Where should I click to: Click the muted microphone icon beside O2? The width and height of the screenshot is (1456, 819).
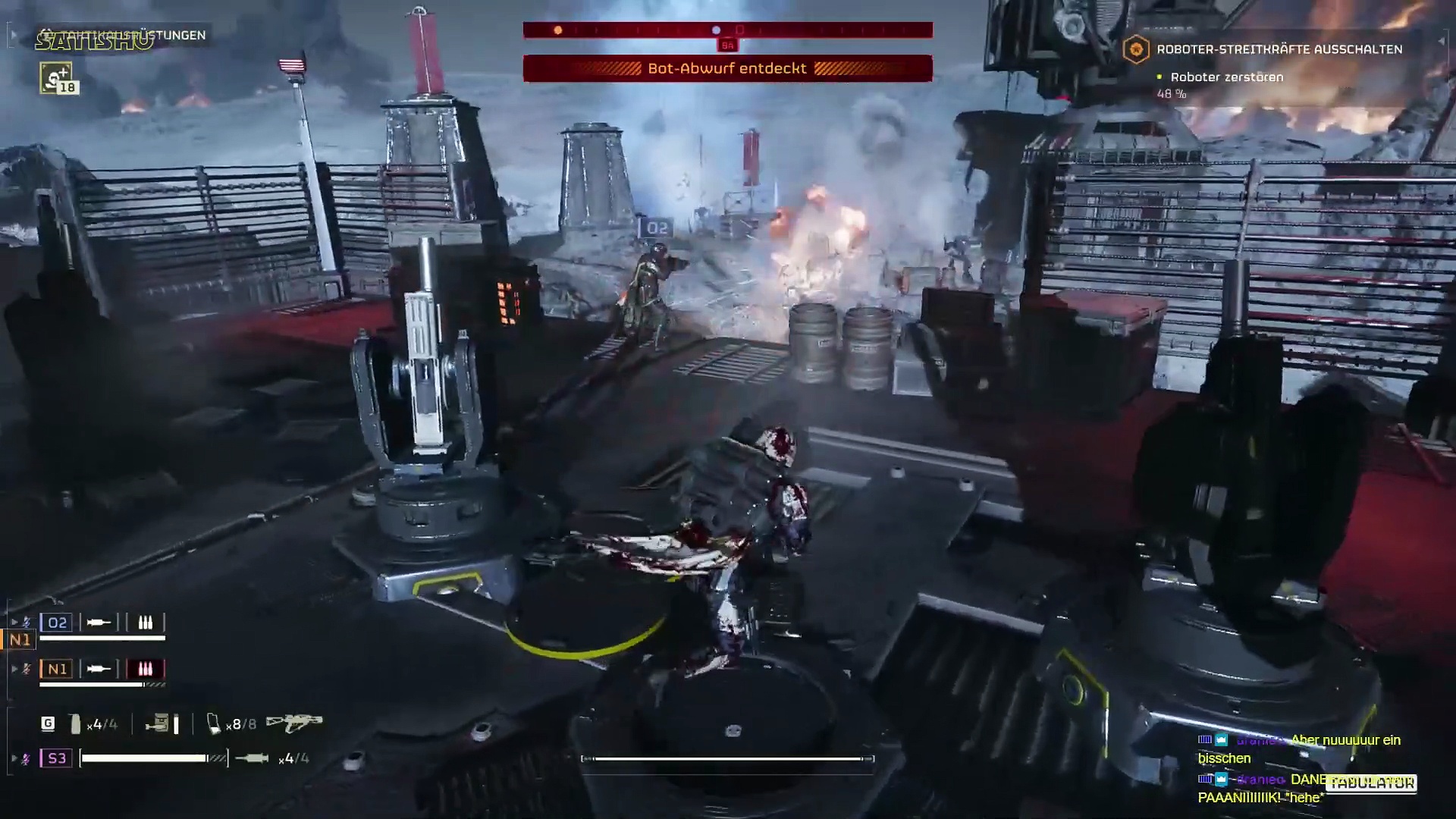(x=27, y=623)
